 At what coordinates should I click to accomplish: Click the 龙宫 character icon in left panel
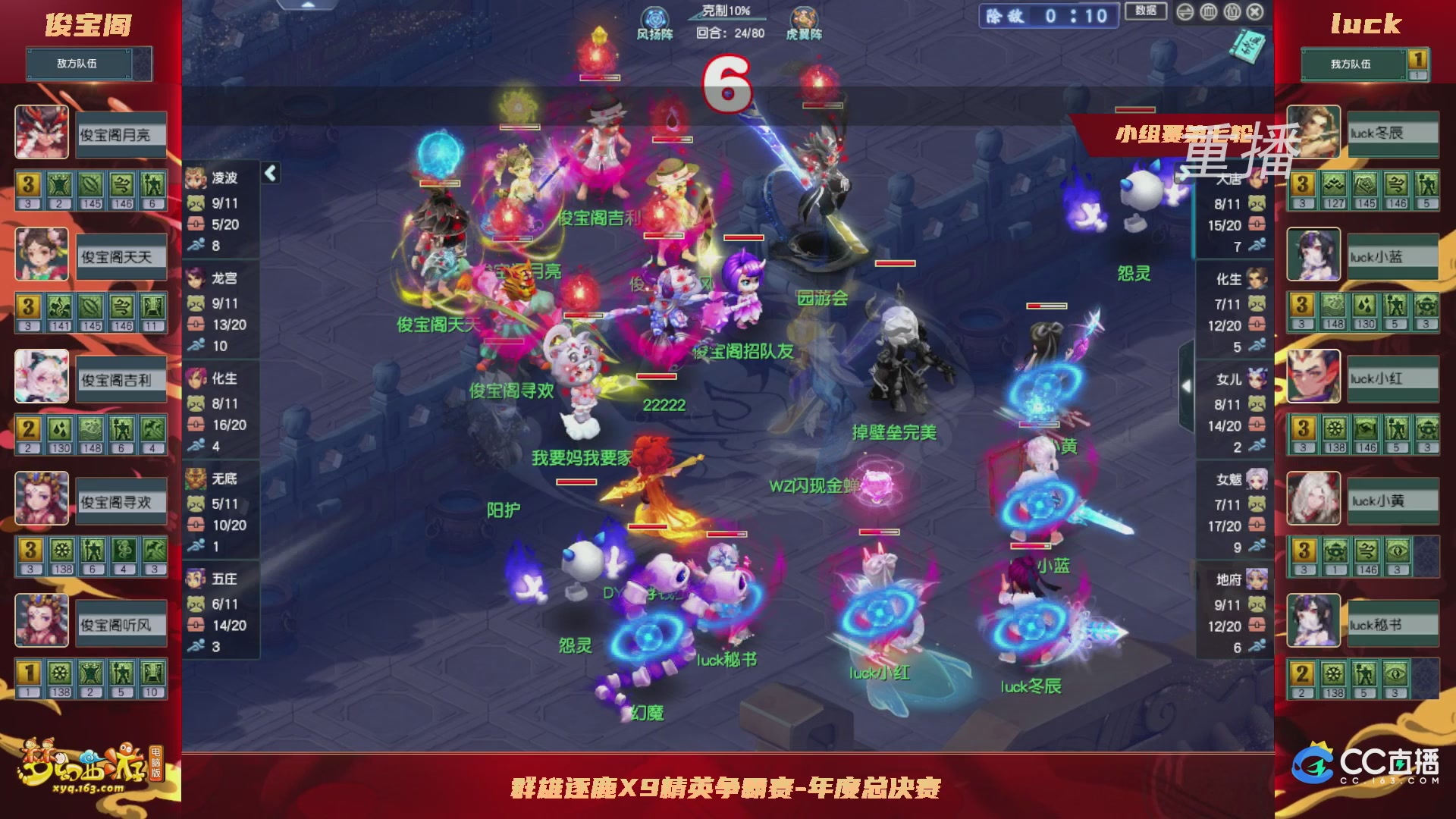[196, 278]
